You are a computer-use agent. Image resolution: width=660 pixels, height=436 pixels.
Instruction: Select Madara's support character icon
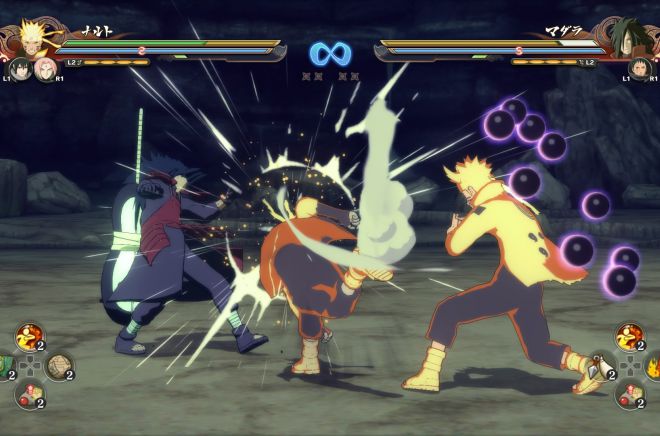(638, 69)
